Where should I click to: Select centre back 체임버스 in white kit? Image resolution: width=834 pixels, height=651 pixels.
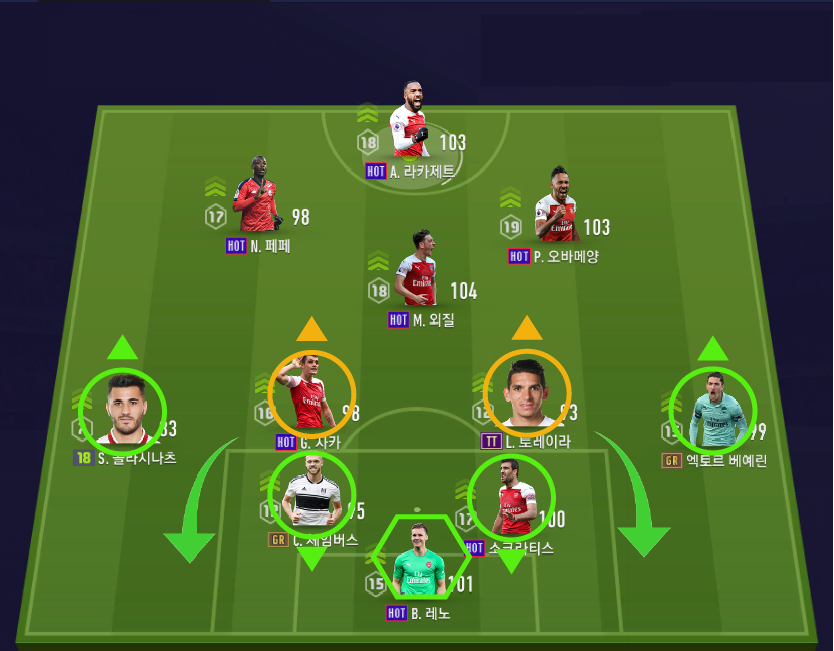click(312, 493)
